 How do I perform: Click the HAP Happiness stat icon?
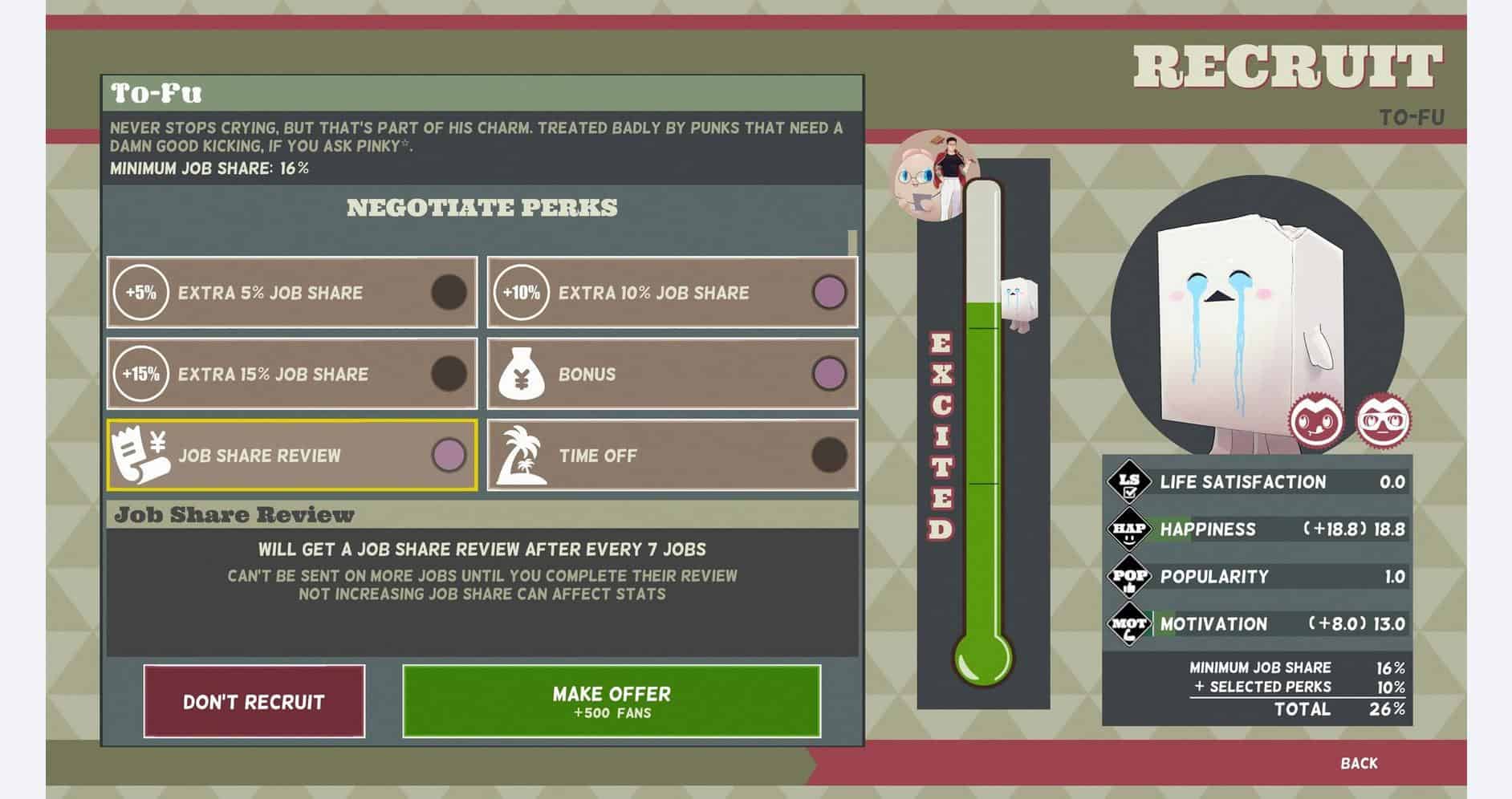click(x=1132, y=529)
